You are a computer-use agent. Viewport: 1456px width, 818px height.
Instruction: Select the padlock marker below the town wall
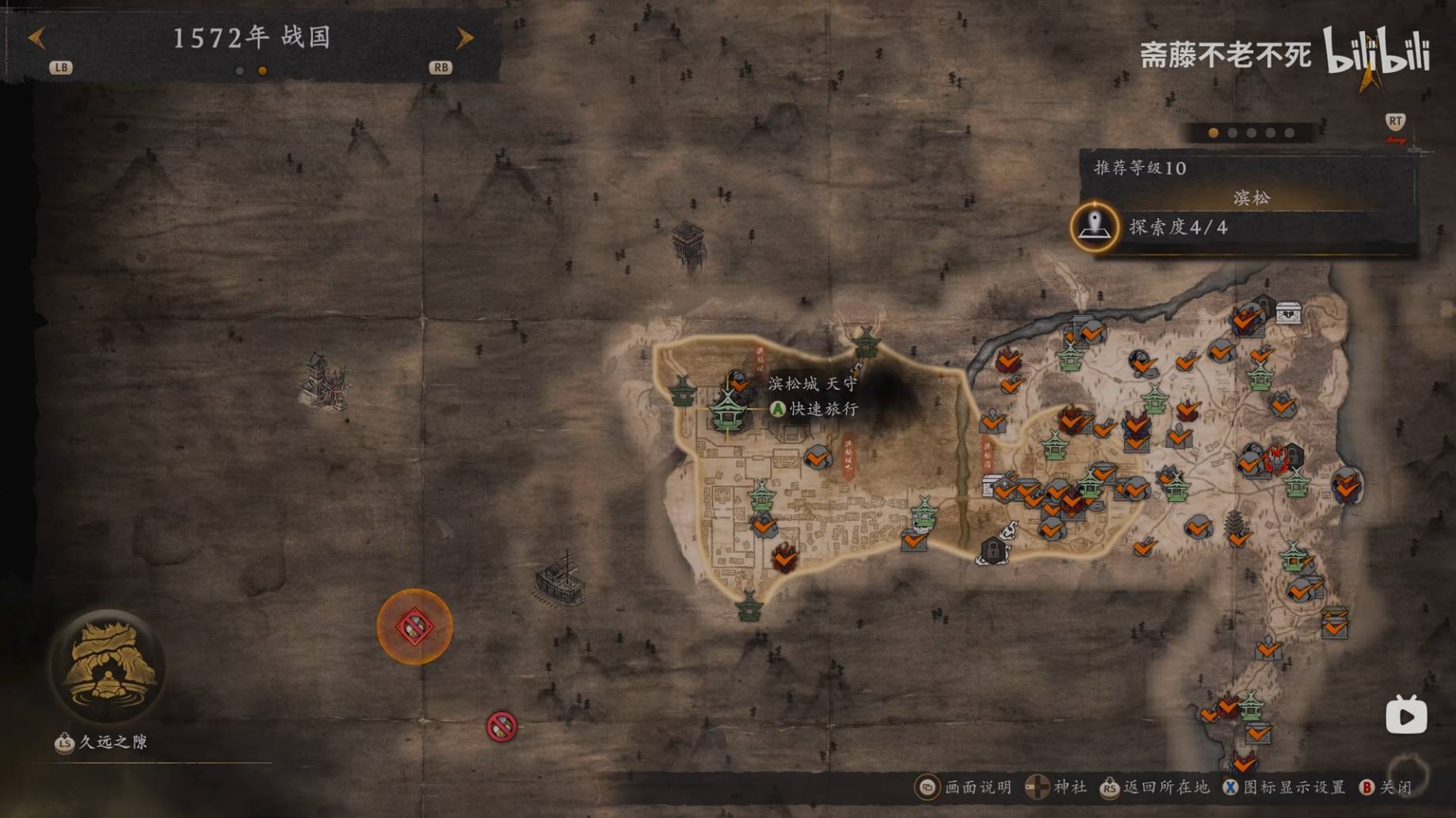[993, 549]
